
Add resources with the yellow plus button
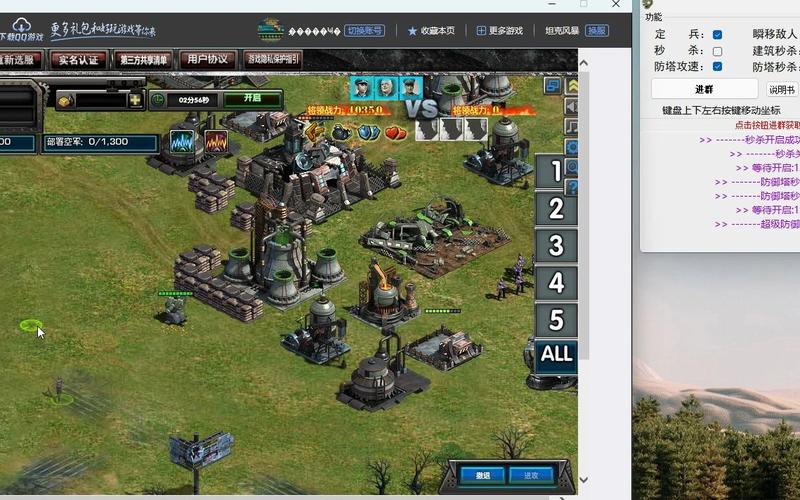click(x=135, y=100)
